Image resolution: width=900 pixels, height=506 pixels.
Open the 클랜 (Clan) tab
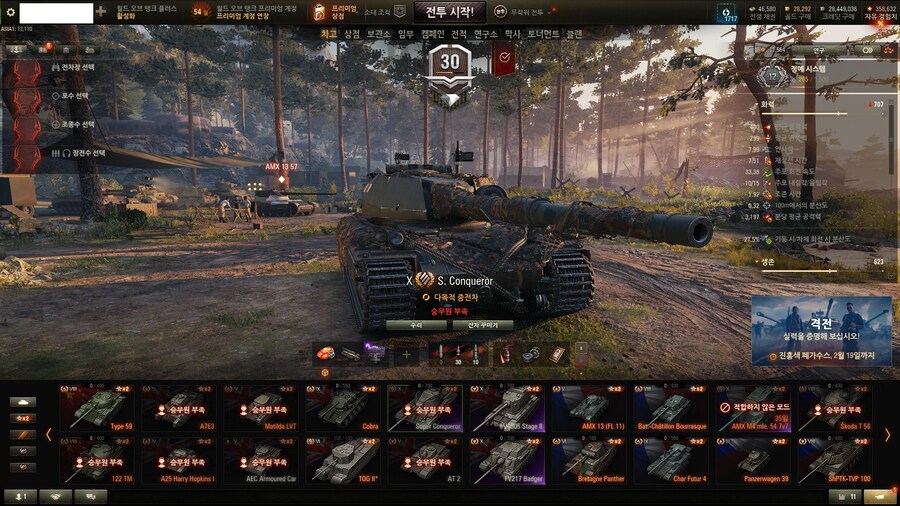[x=574, y=34]
